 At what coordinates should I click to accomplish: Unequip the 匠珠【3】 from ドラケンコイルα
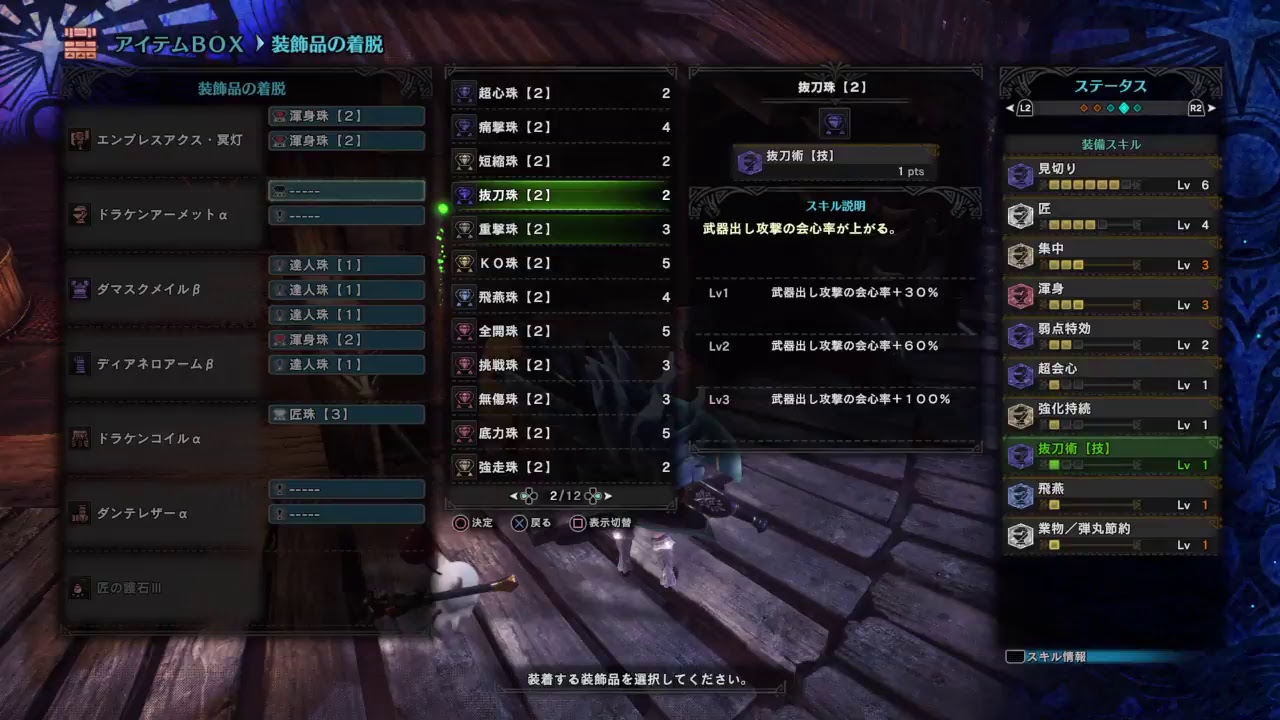(345, 414)
